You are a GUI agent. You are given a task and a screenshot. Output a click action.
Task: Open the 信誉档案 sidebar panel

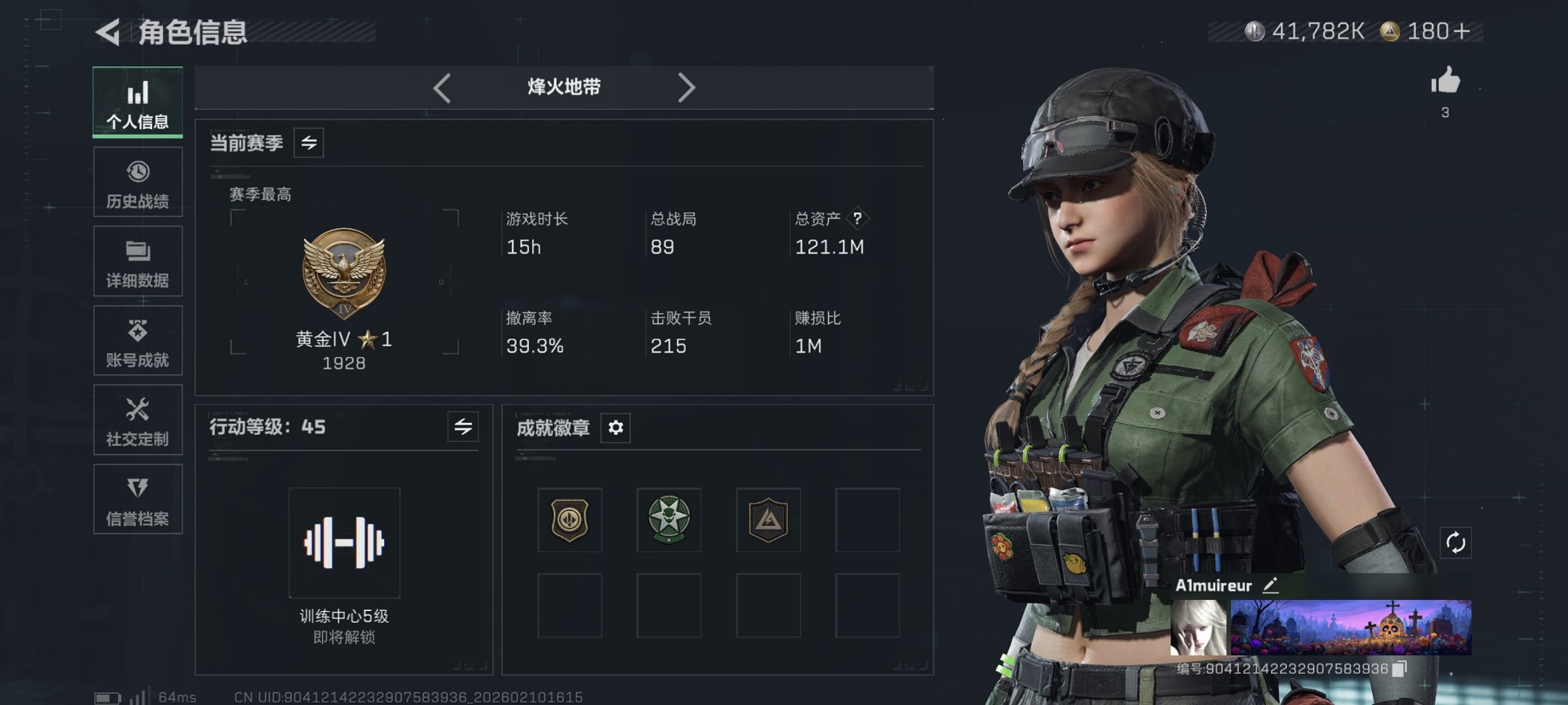(137, 499)
